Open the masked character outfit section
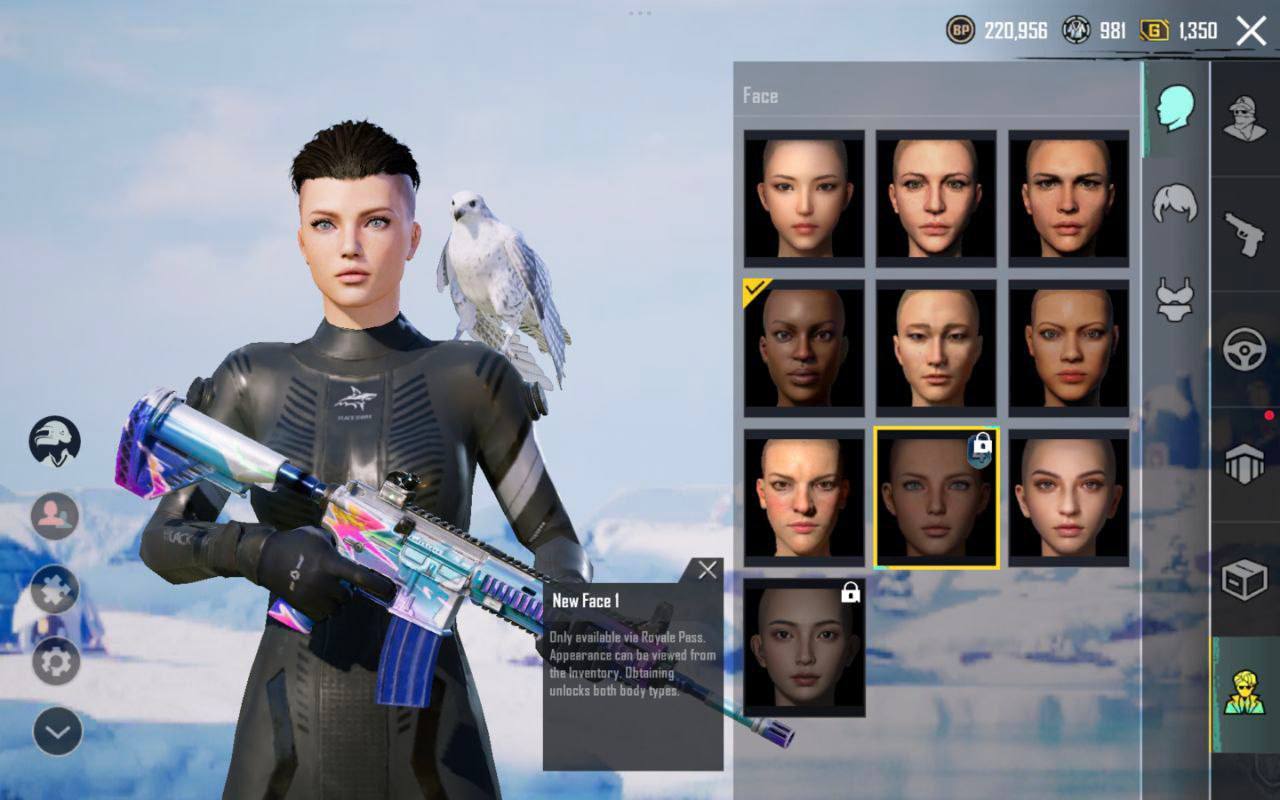Viewport: 1280px width, 800px height. (1245, 119)
